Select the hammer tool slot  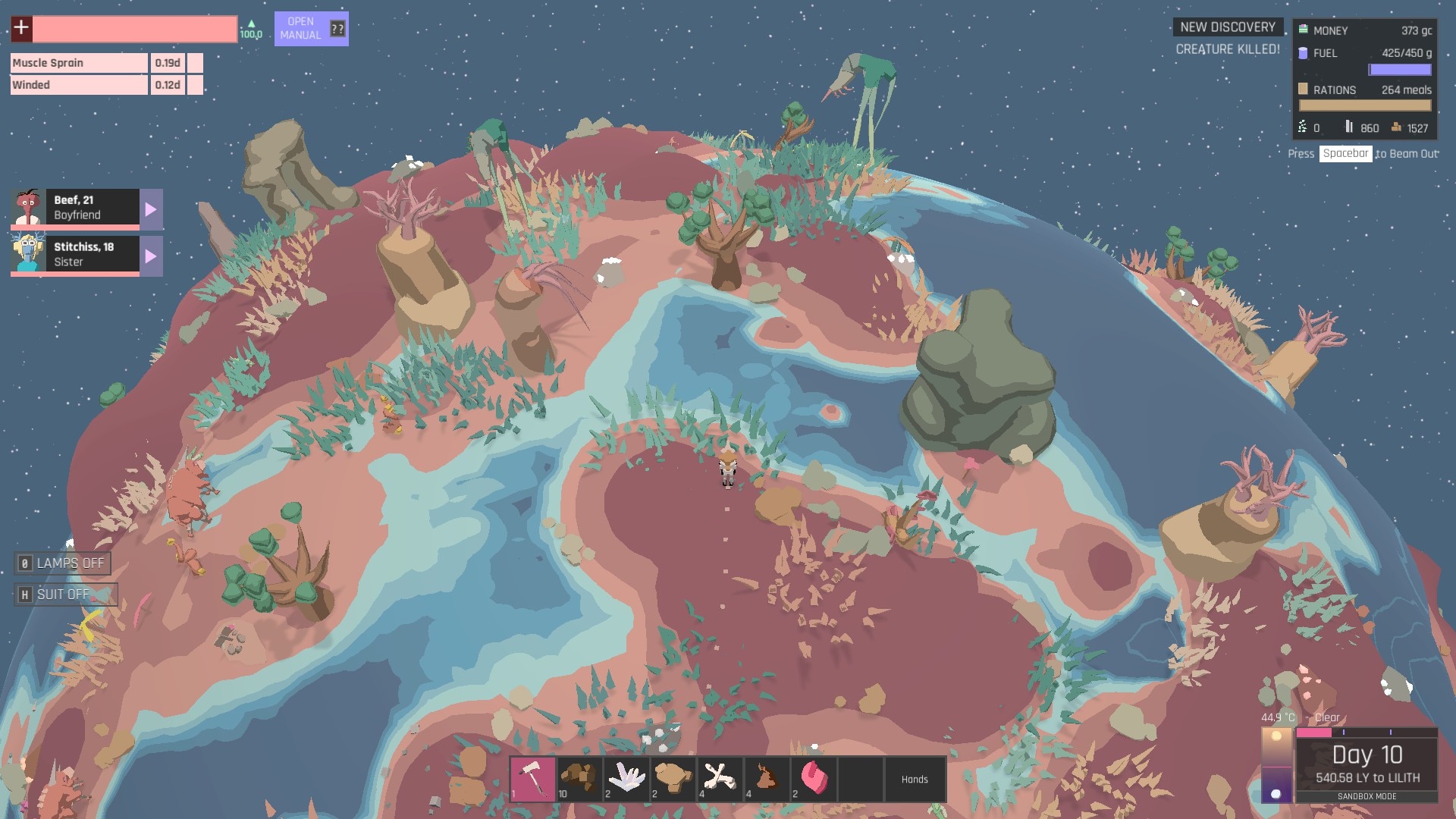coord(532,779)
